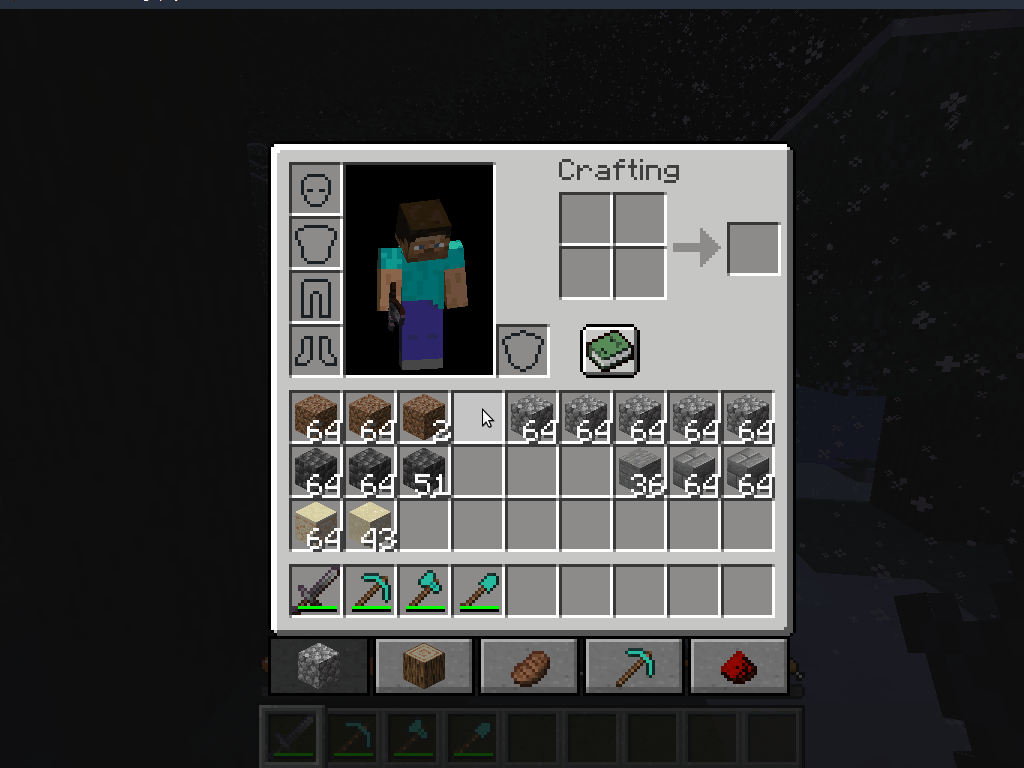Select the dark sword in the inventory
Viewport: 1024px width, 768px height.
[315, 590]
